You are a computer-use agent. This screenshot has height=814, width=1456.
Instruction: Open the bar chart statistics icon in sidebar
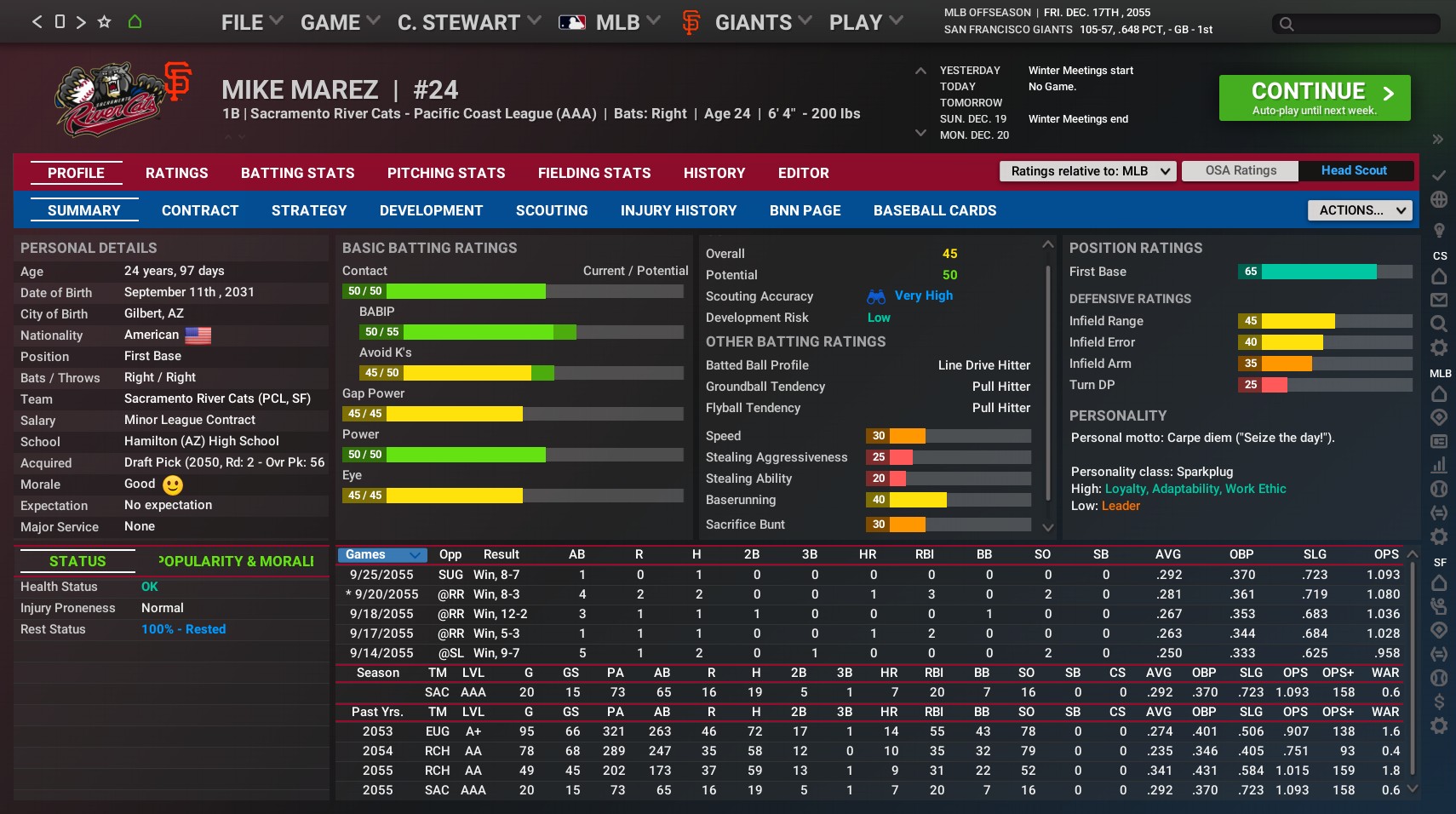(1439, 466)
